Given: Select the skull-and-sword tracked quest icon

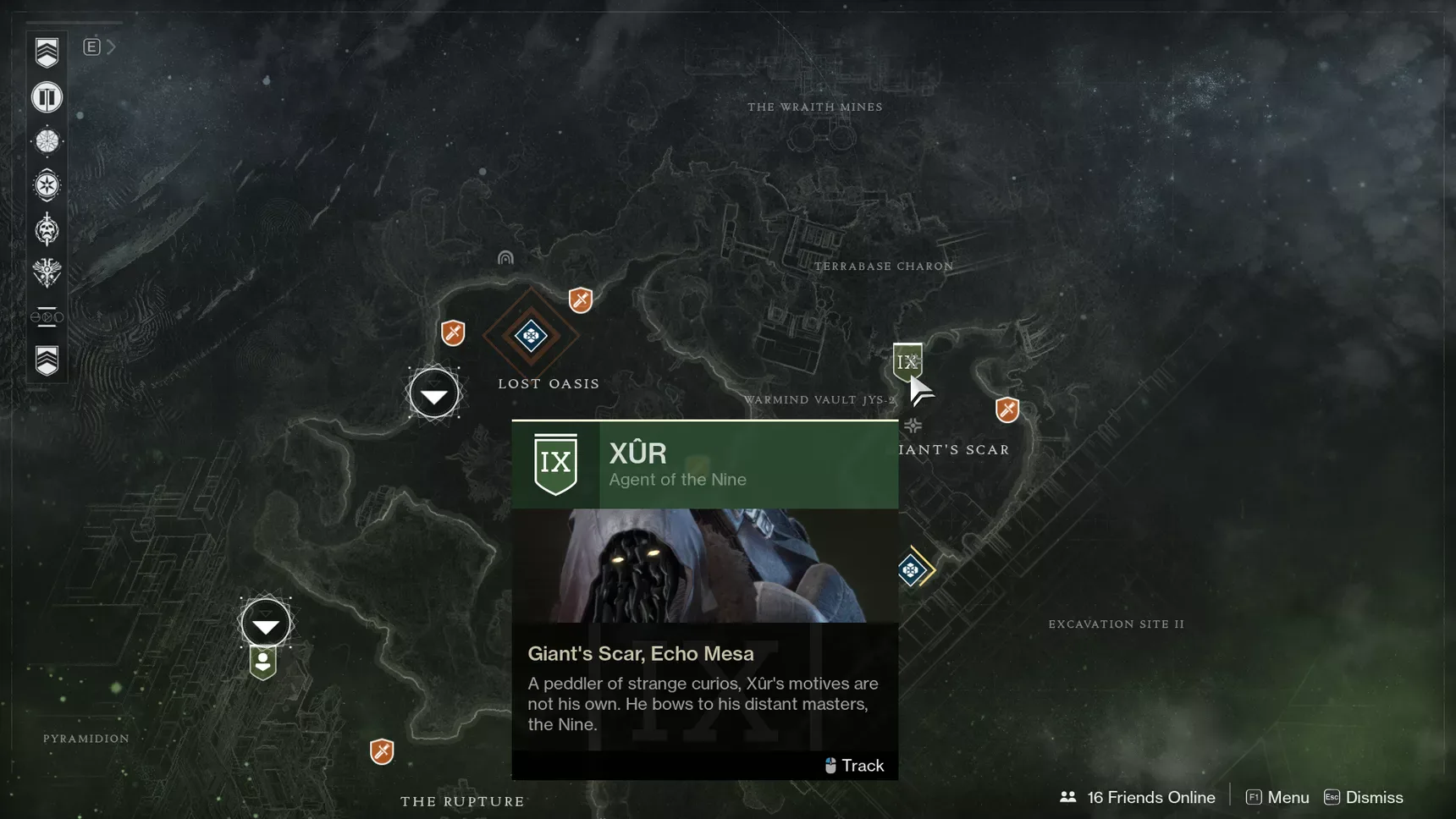Looking at the screenshot, I should click(x=47, y=229).
